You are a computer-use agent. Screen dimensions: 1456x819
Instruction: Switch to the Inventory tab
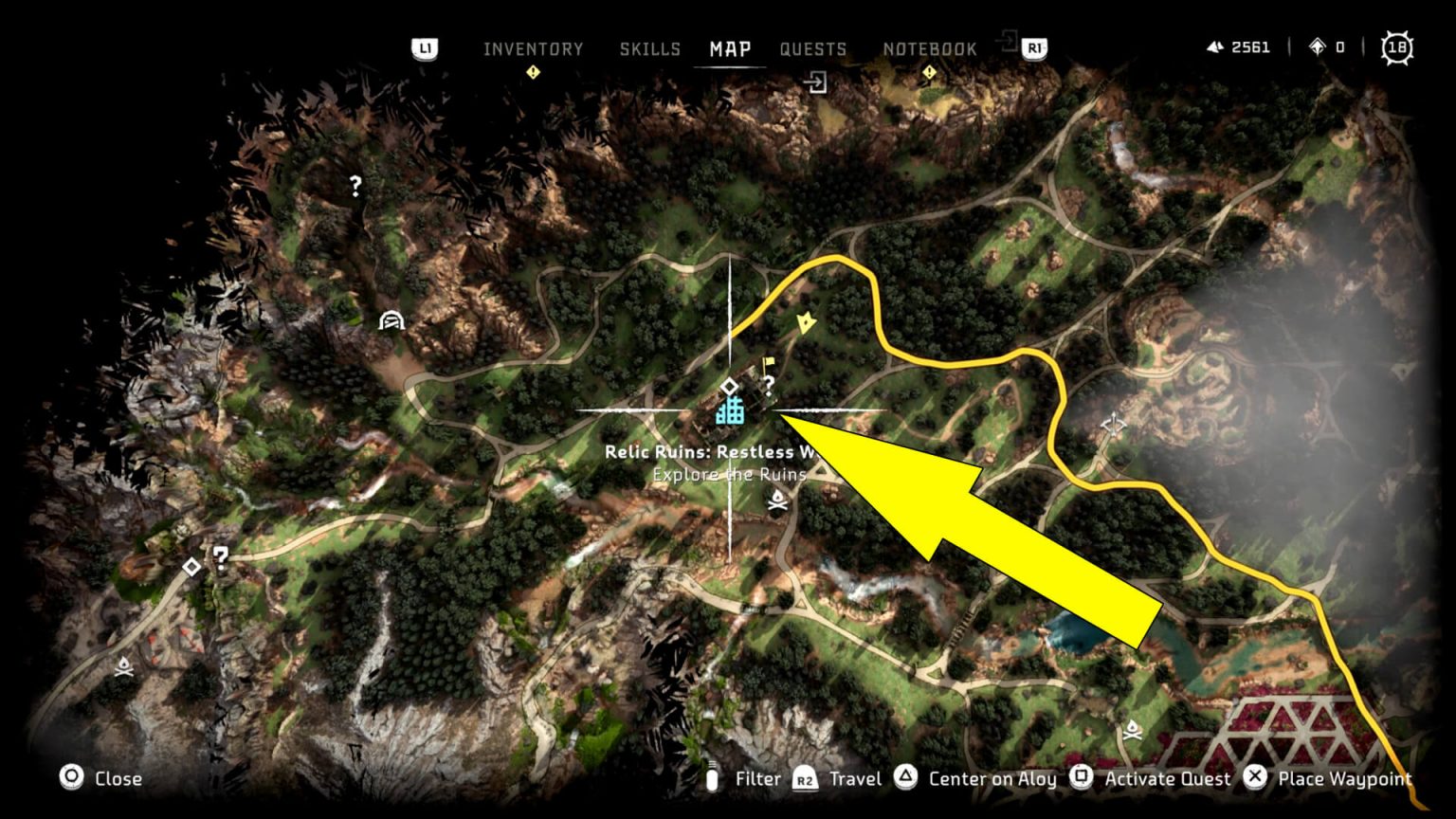(534, 48)
